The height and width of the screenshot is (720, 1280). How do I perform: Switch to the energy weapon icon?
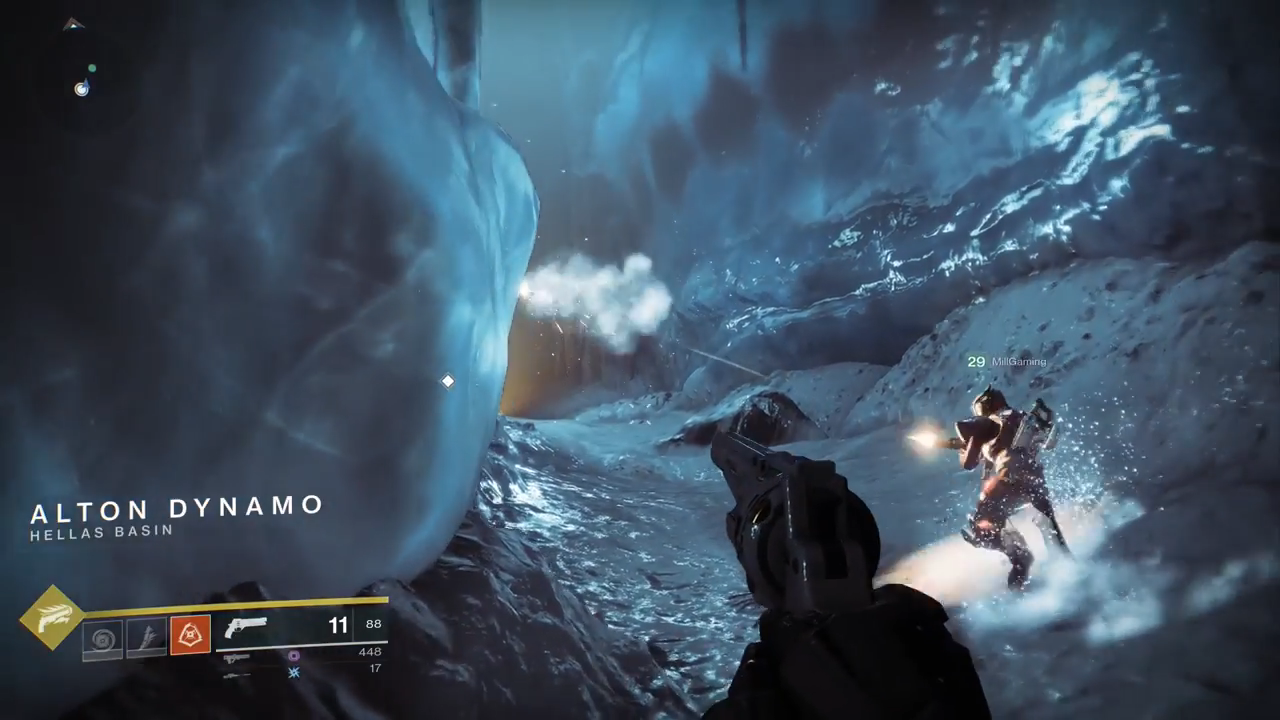(x=237, y=657)
